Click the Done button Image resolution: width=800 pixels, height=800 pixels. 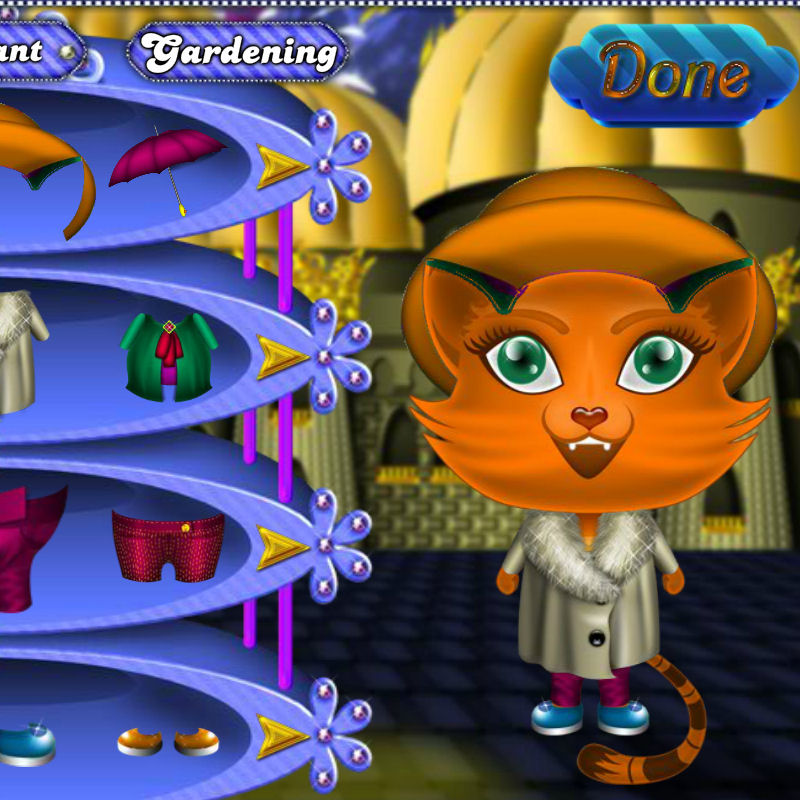[x=674, y=75]
